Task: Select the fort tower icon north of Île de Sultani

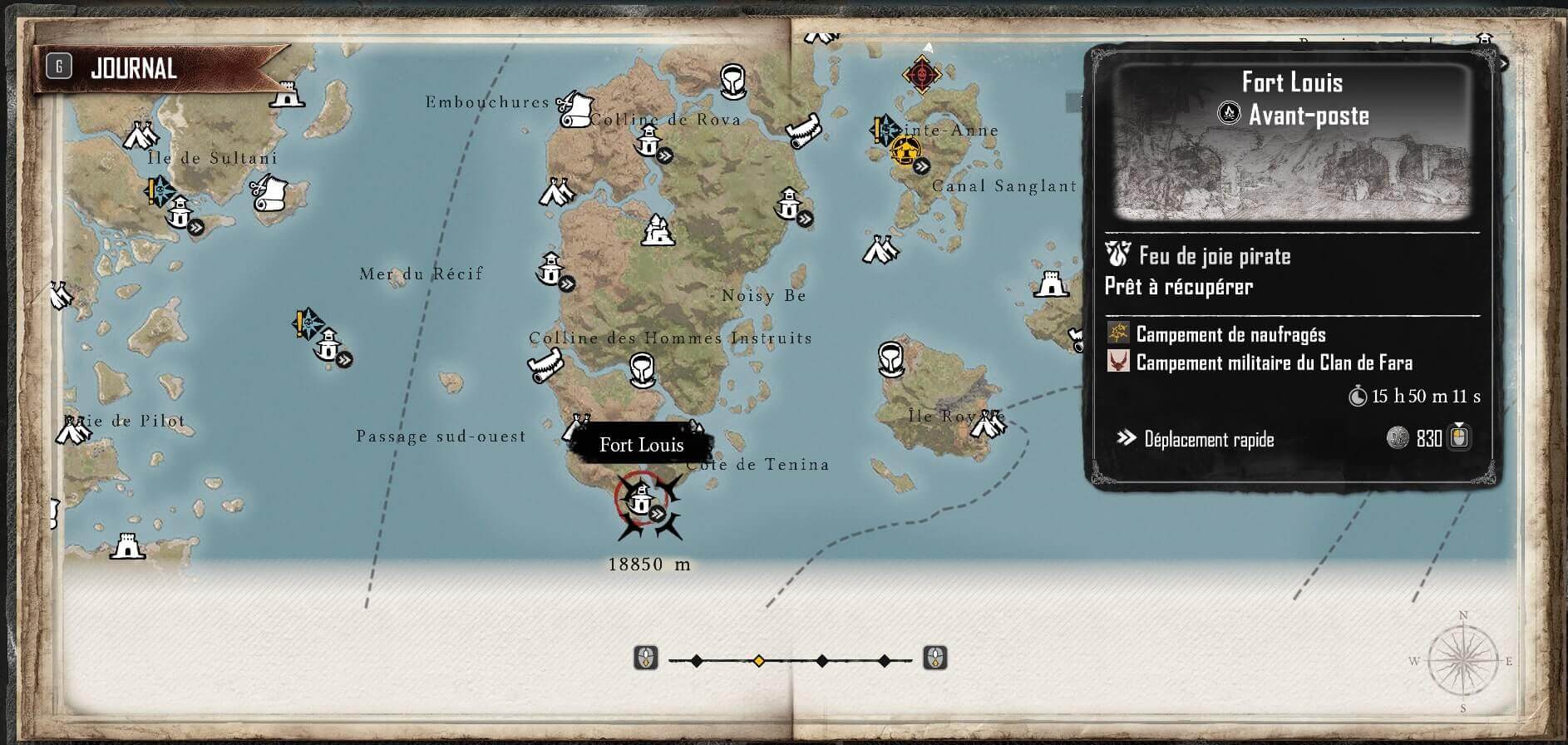Action: pos(288,94)
